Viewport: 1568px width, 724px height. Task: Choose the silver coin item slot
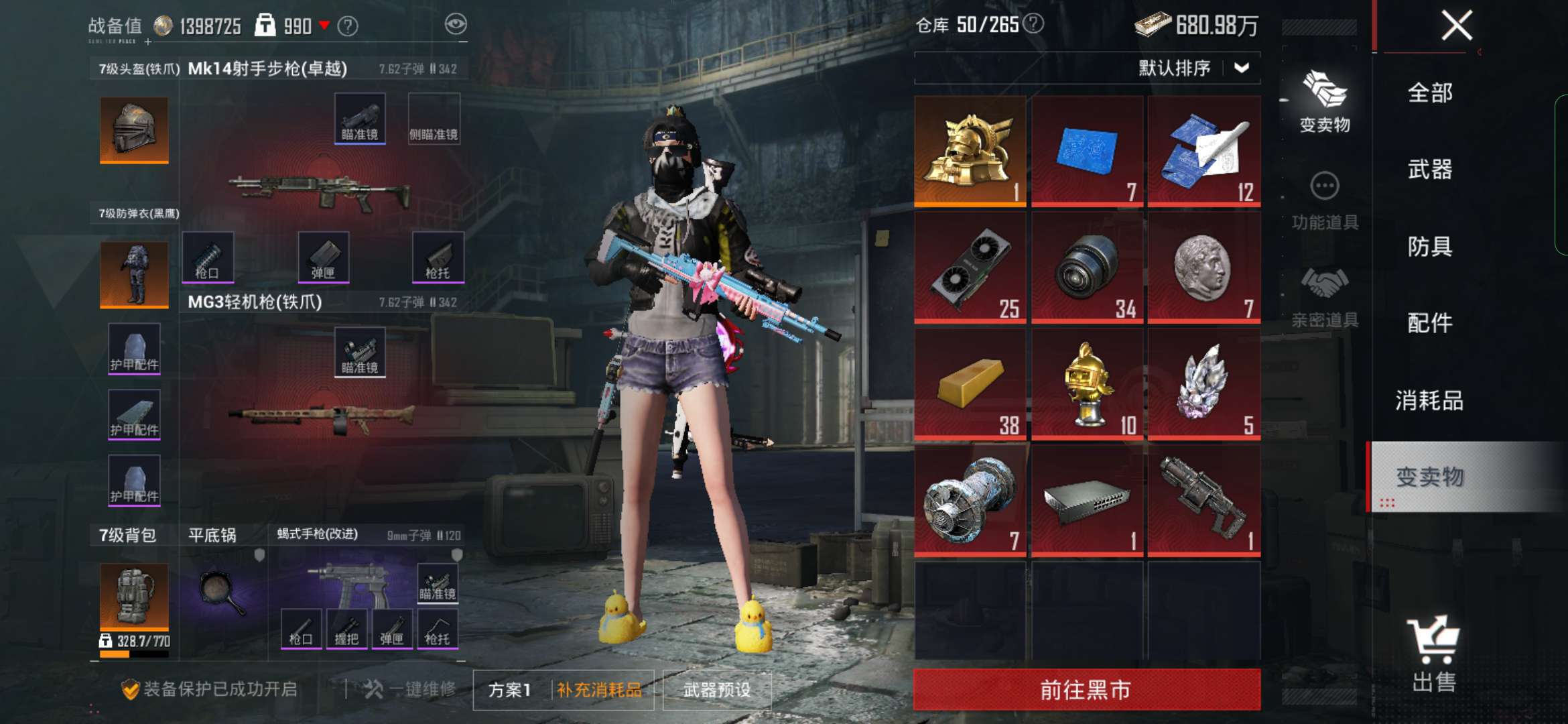tap(1203, 267)
